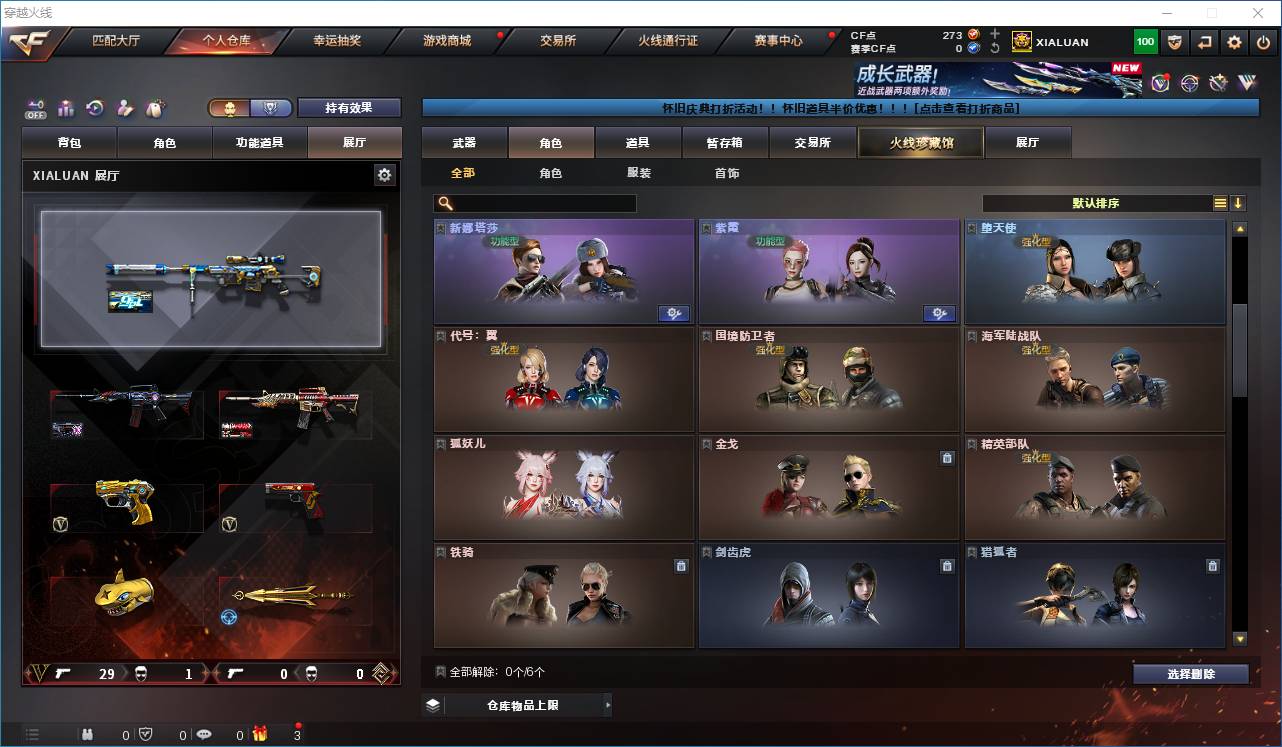Select the skull side of the skull/shield toggle
The width and height of the screenshot is (1282, 747).
(229, 109)
